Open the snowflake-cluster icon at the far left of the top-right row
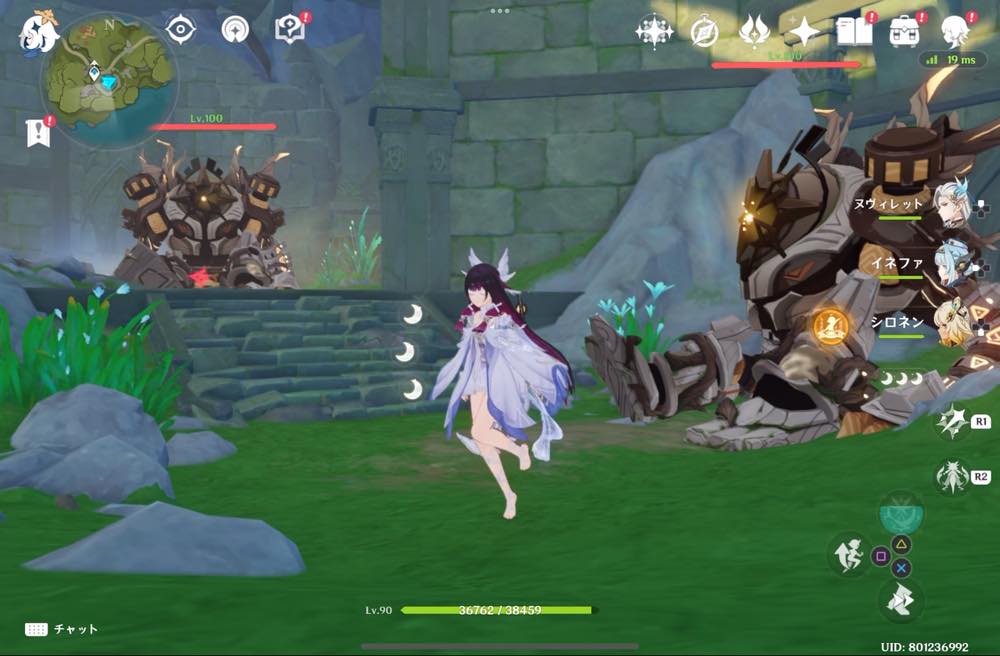Image resolution: width=1000 pixels, height=656 pixels. (x=654, y=31)
